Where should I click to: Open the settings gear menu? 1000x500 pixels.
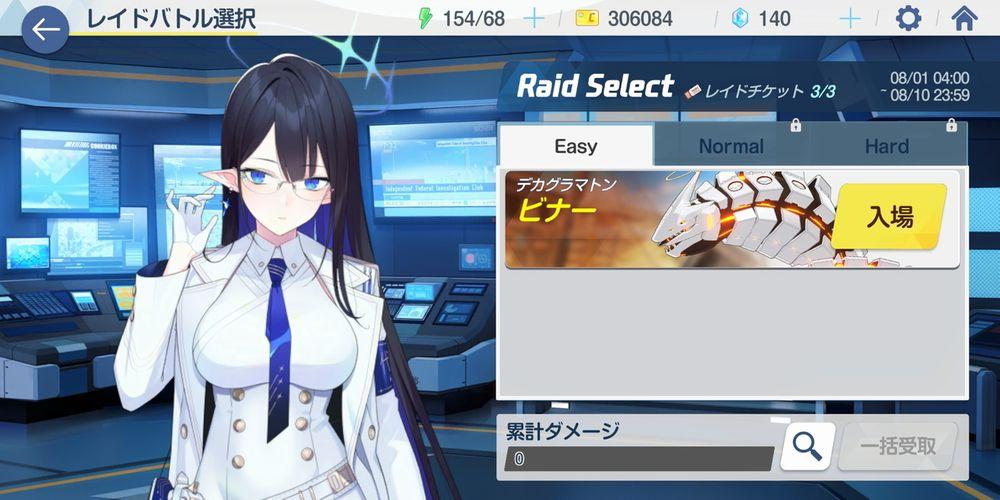pyautogui.click(x=908, y=18)
